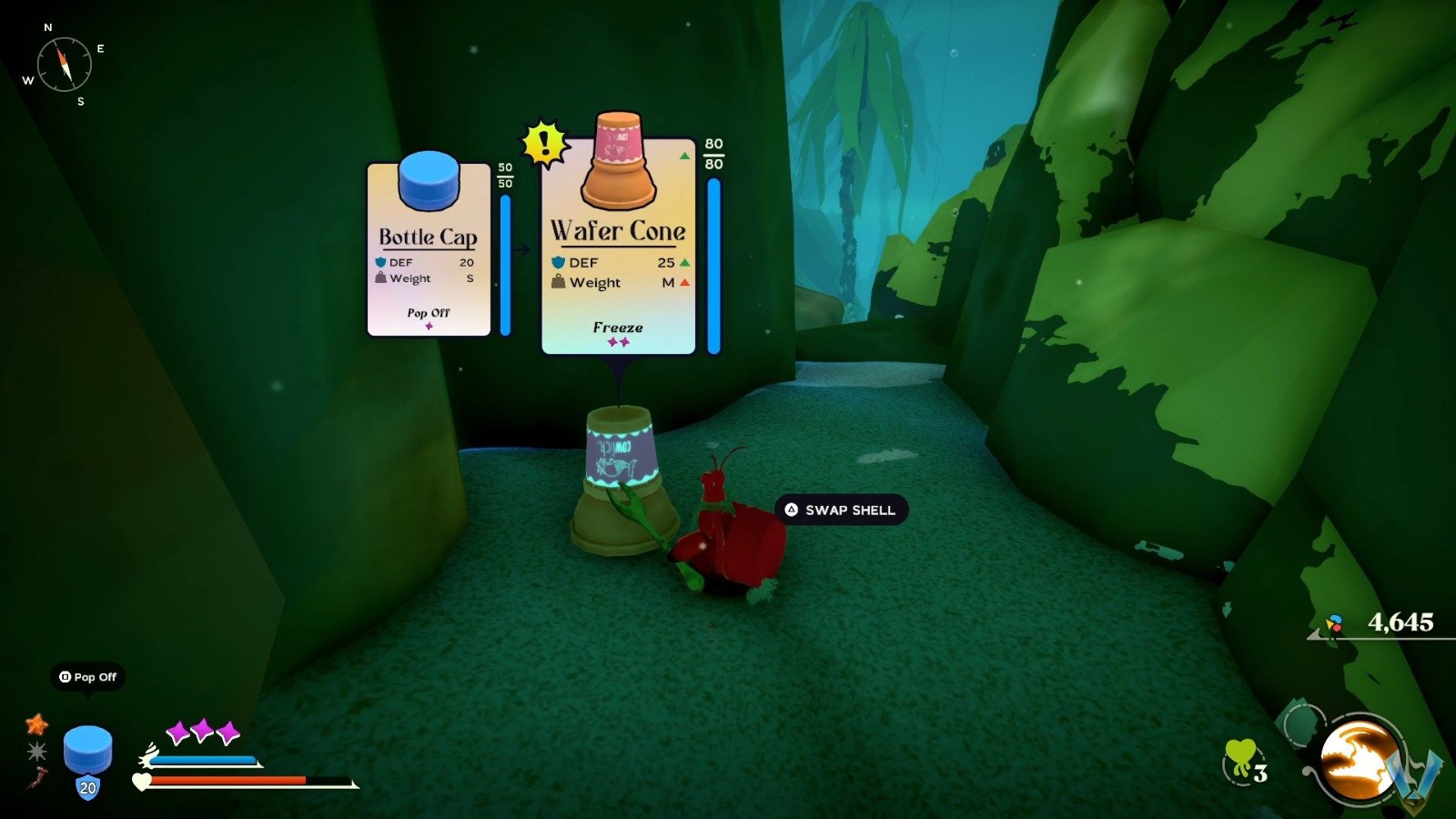
Task: Click the Pop Off ability prompt bottom-left
Action: pos(88,678)
